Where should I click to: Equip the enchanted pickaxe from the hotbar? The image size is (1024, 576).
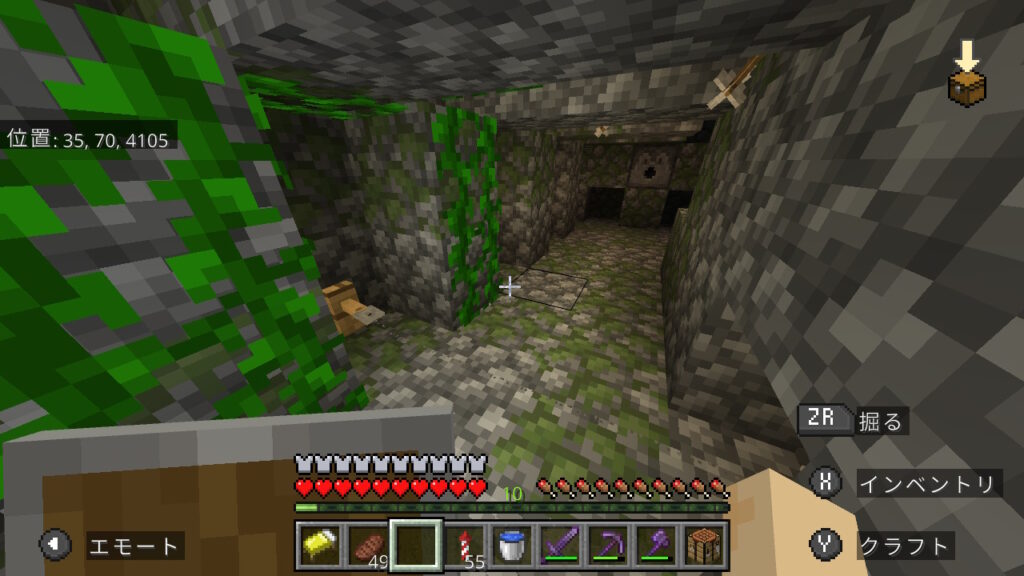608,545
